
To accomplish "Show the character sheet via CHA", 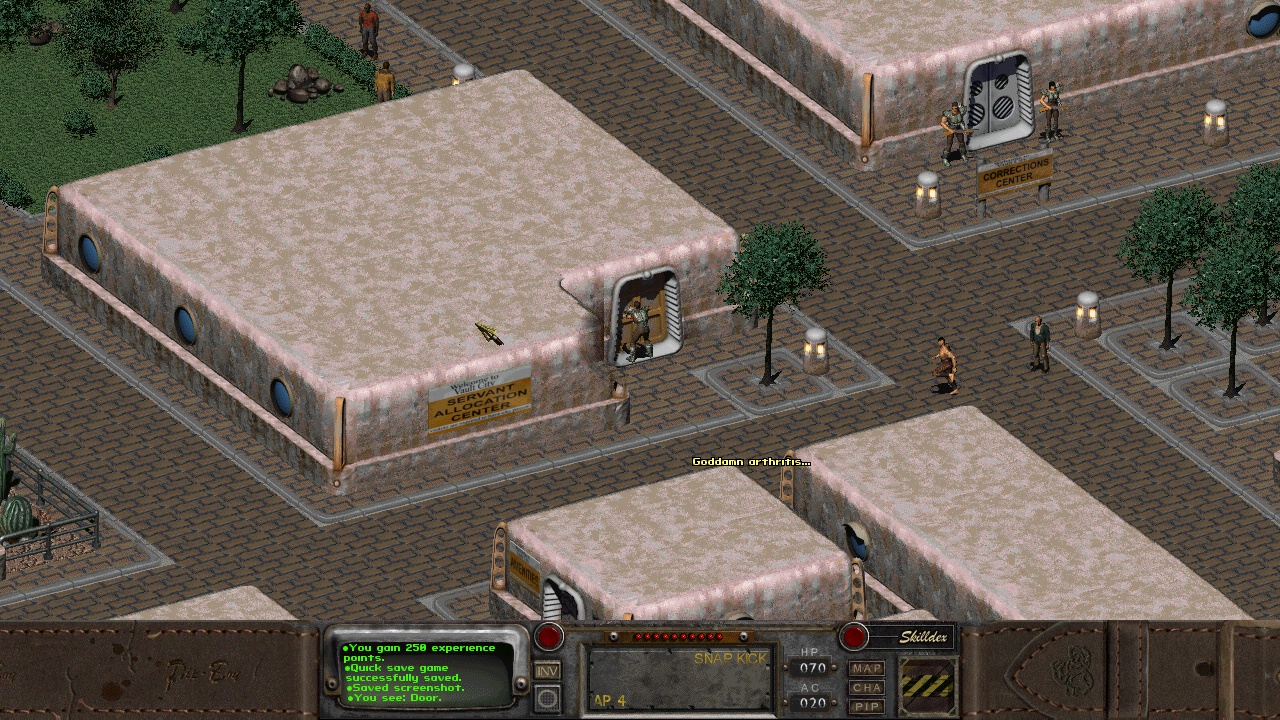I will (x=867, y=687).
